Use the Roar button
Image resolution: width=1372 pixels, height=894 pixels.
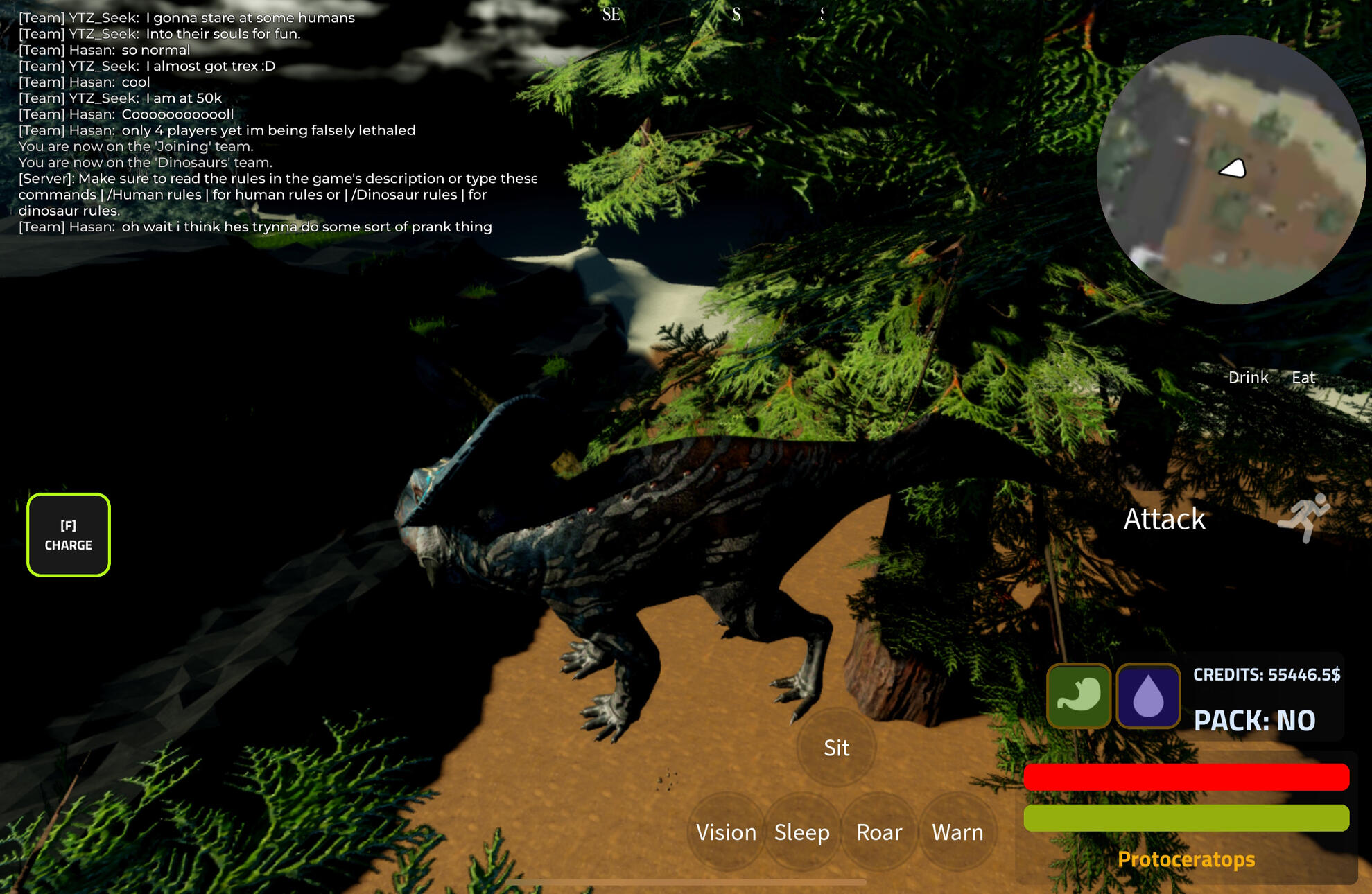[x=879, y=832]
